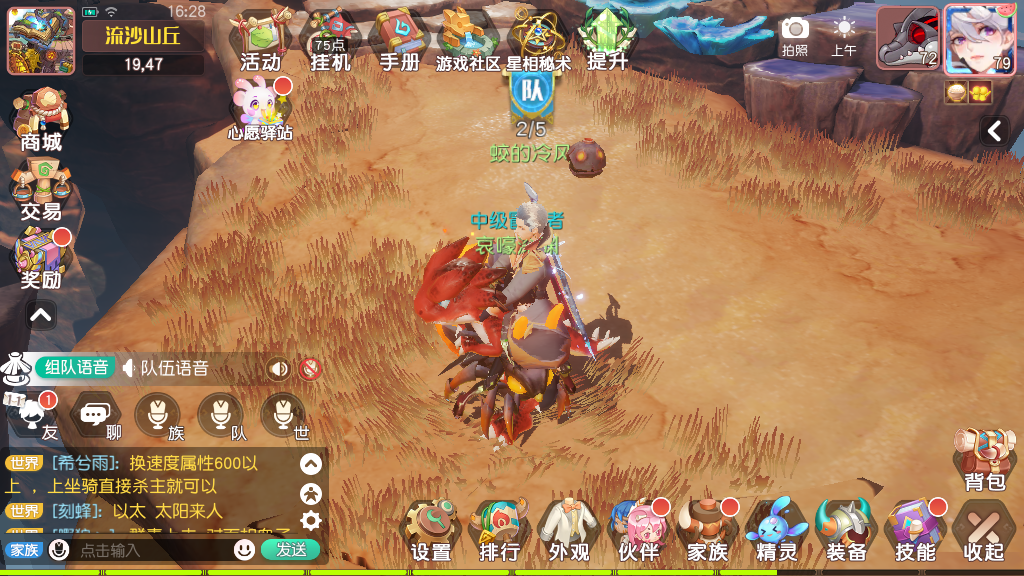Viewport: 1024px width, 576px height.
Task: Select the chat text input field
Action: pyautogui.click(x=150, y=550)
